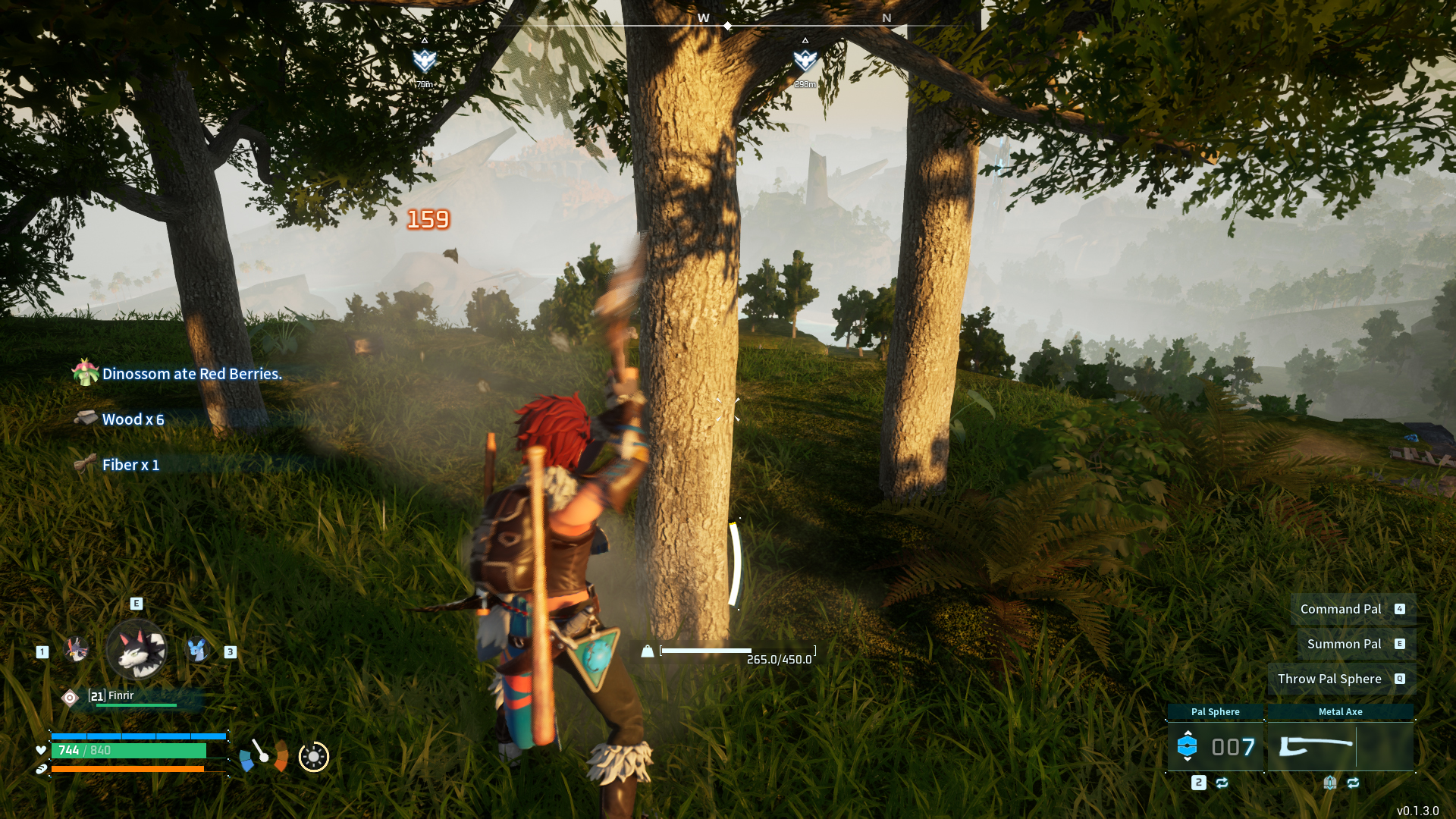1456x819 pixels.
Task: Click the sun day-night clock icon
Action: click(x=313, y=756)
